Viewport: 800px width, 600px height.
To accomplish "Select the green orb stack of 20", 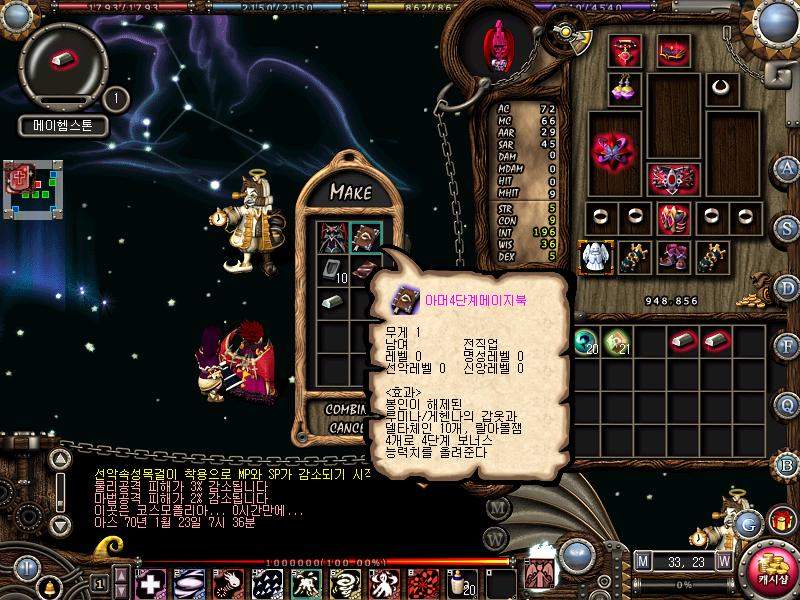I will coord(586,343).
